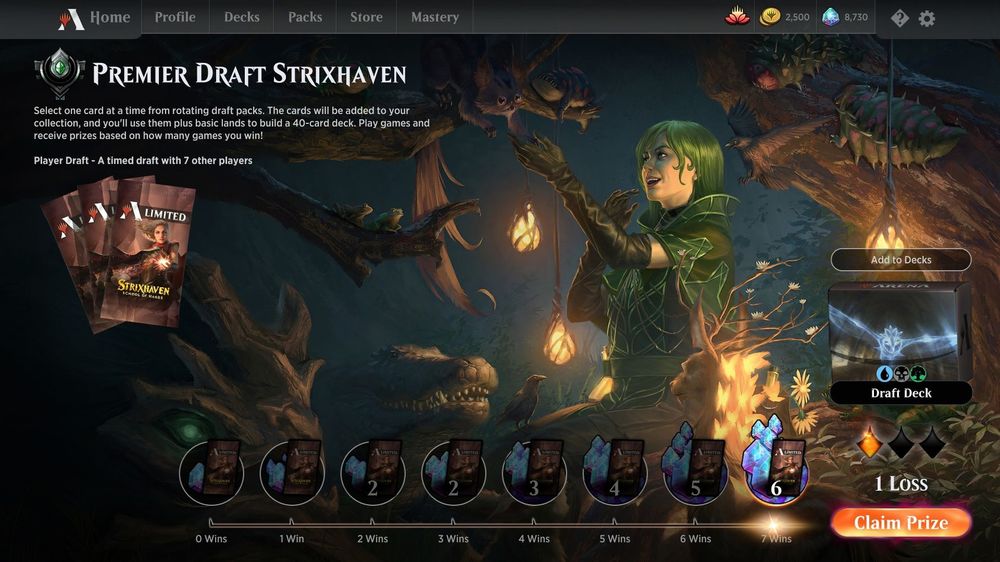Click the question mark help icon
Image resolution: width=1000 pixels, height=562 pixels.
900,18
